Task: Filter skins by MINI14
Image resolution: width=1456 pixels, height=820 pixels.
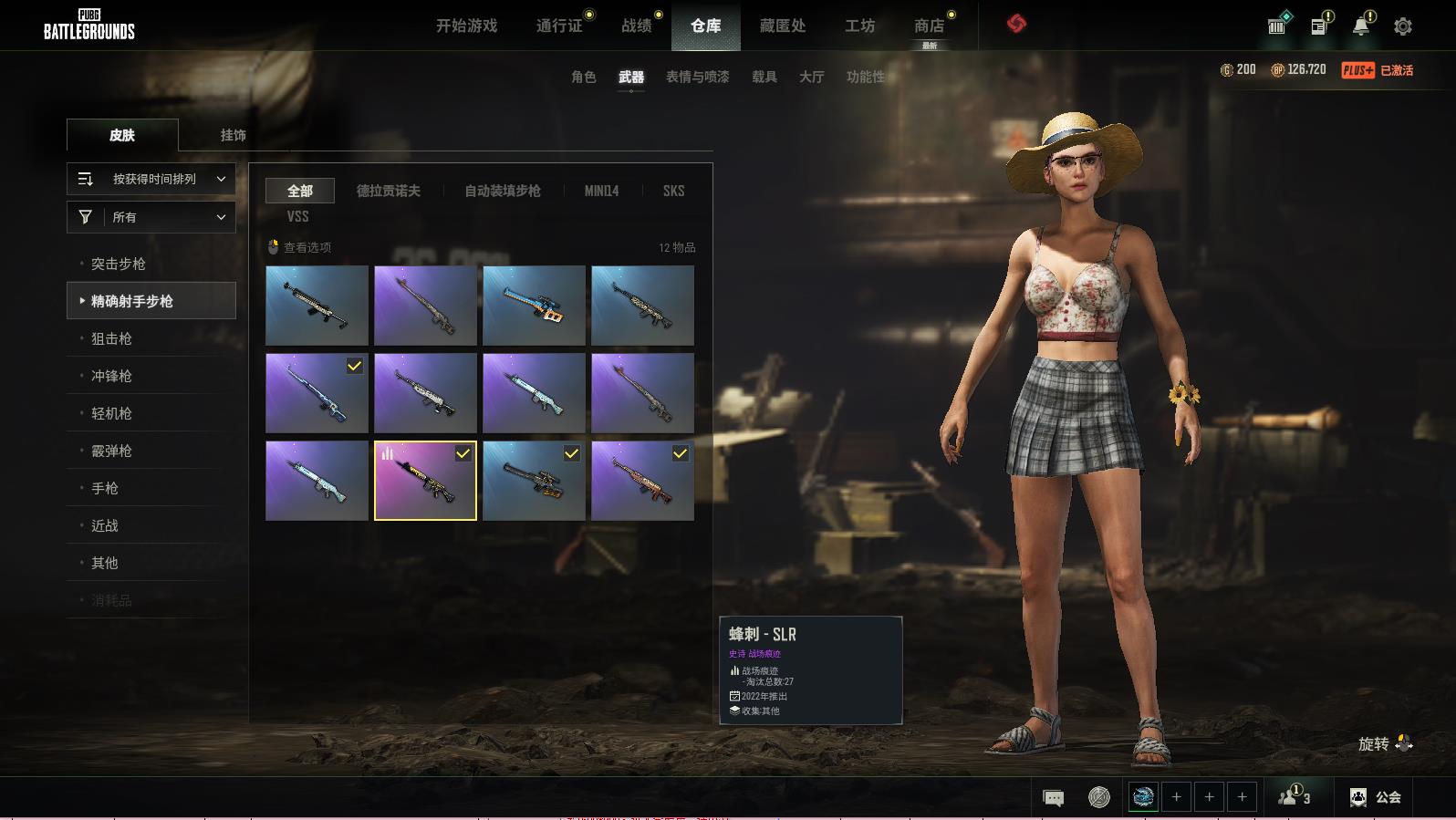Action: (x=601, y=191)
